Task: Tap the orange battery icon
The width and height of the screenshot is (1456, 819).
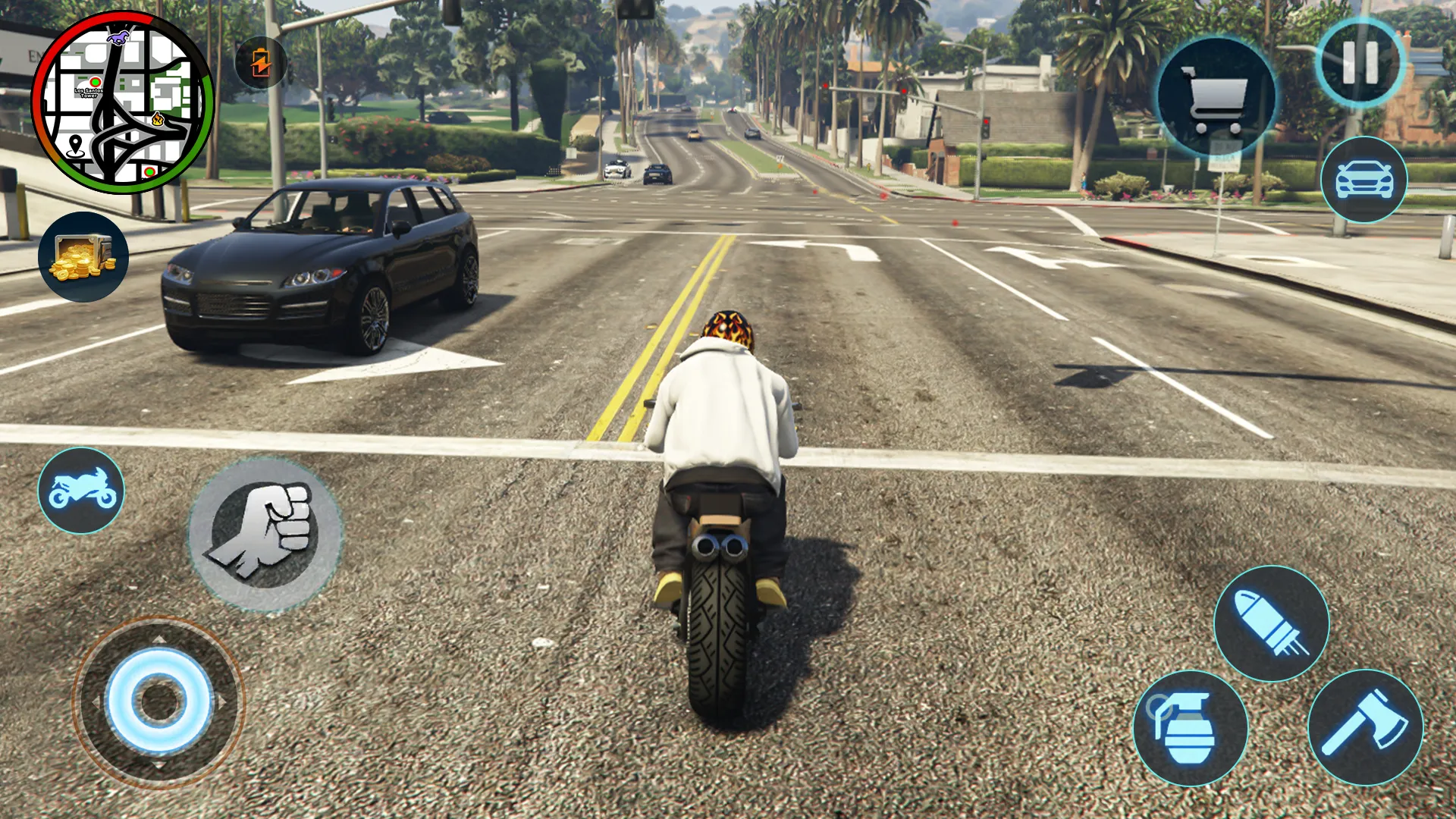Action: pos(261,62)
